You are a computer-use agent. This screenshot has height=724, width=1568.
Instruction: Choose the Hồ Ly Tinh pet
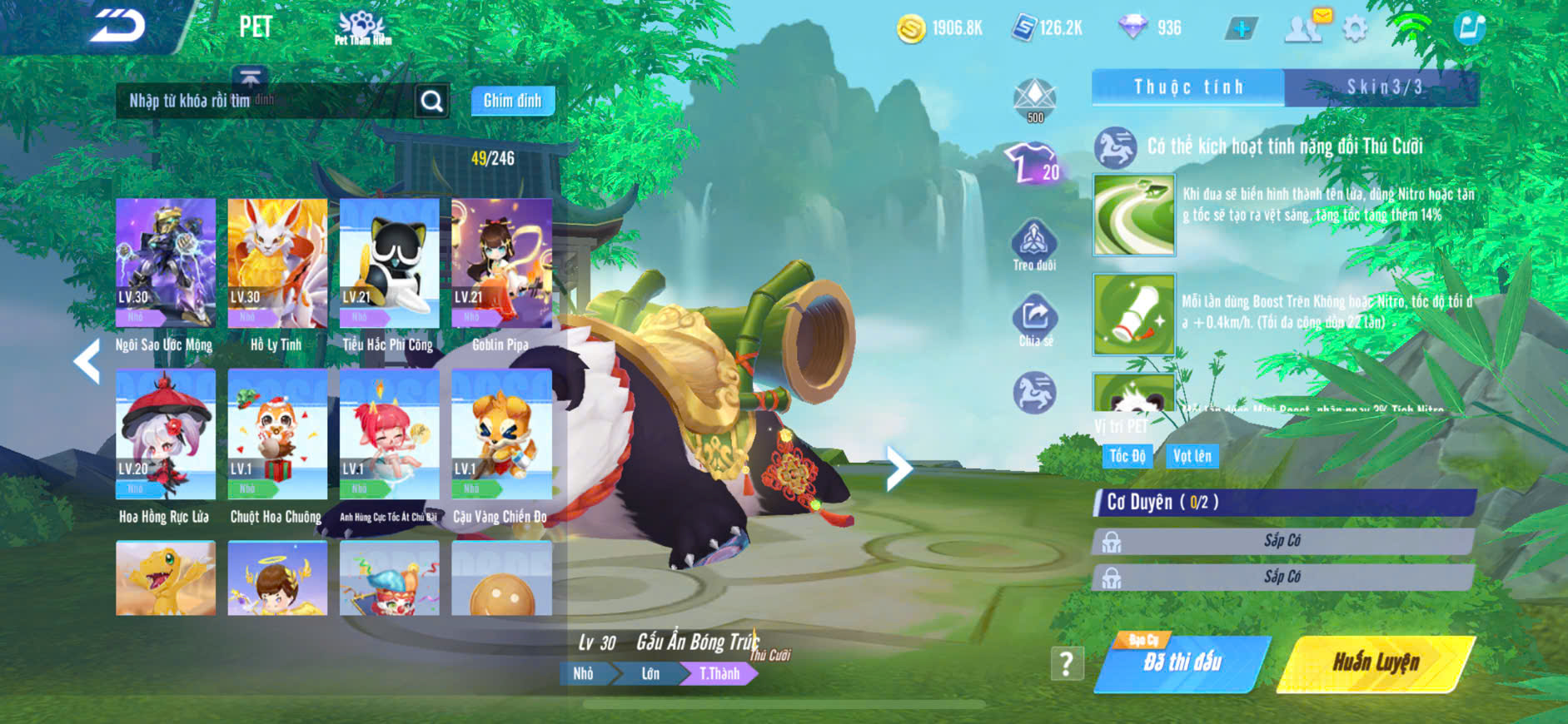pyautogui.click(x=277, y=262)
